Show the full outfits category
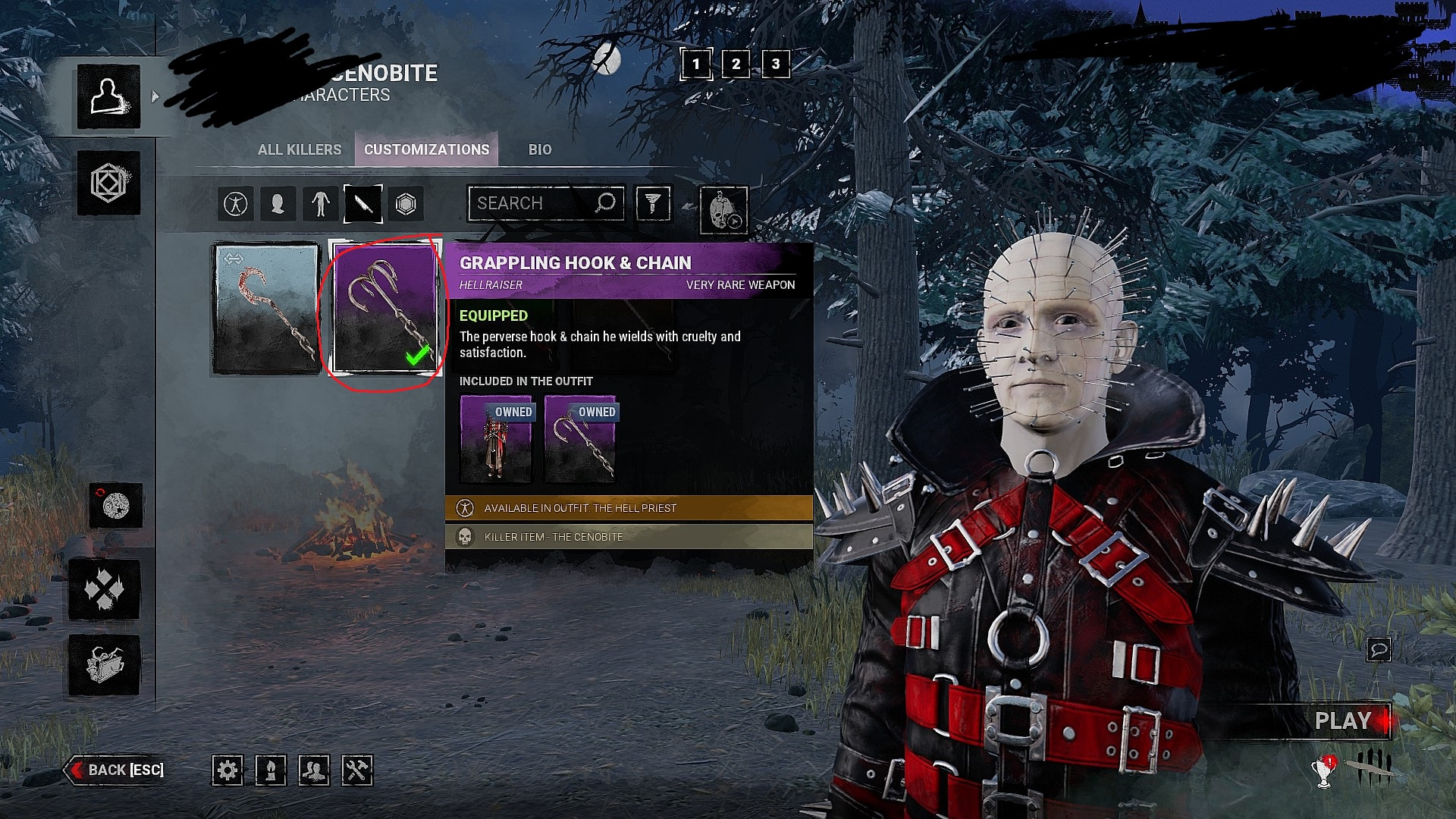1456x819 pixels. (x=236, y=204)
